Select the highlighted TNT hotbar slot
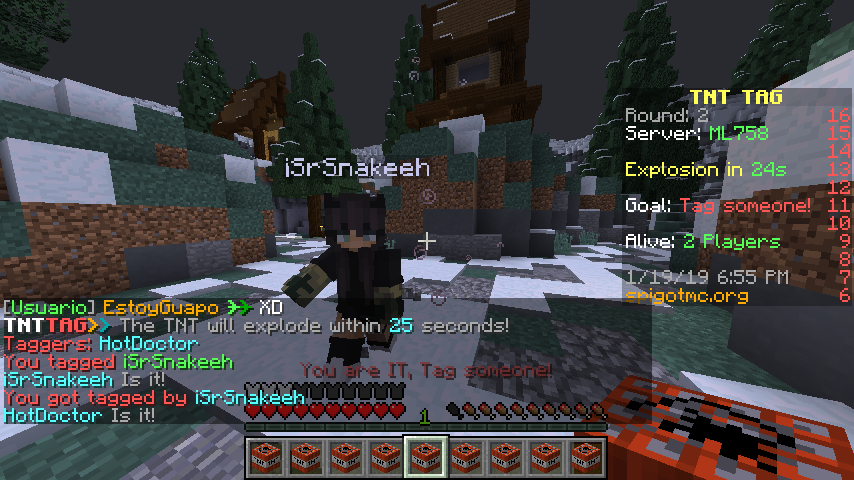The width and height of the screenshot is (854, 480). (x=425, y=457)
